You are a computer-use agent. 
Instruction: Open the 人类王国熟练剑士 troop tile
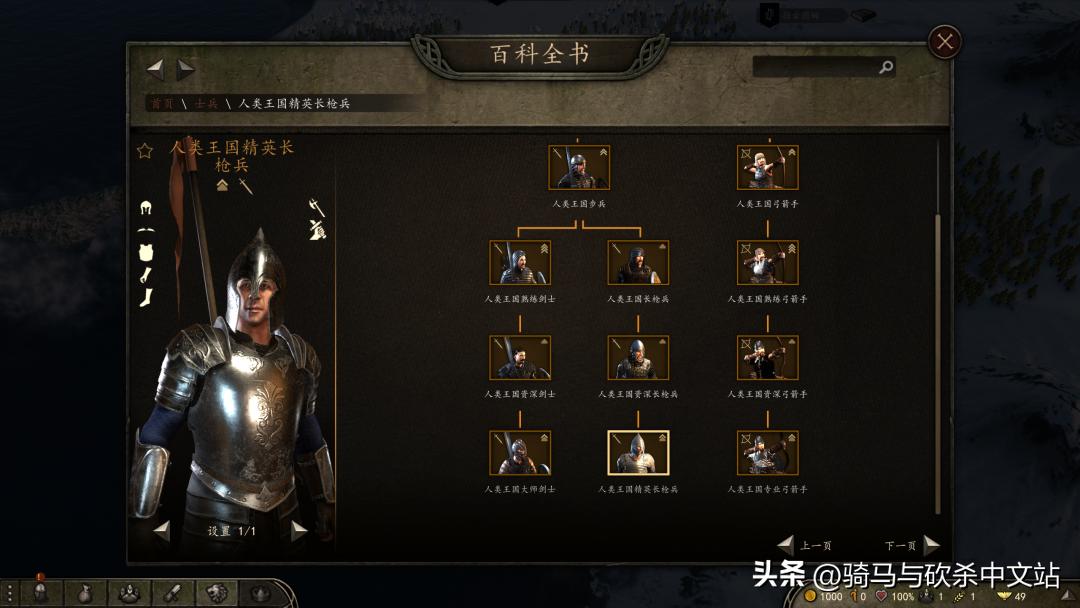click(x=519, y=262)
